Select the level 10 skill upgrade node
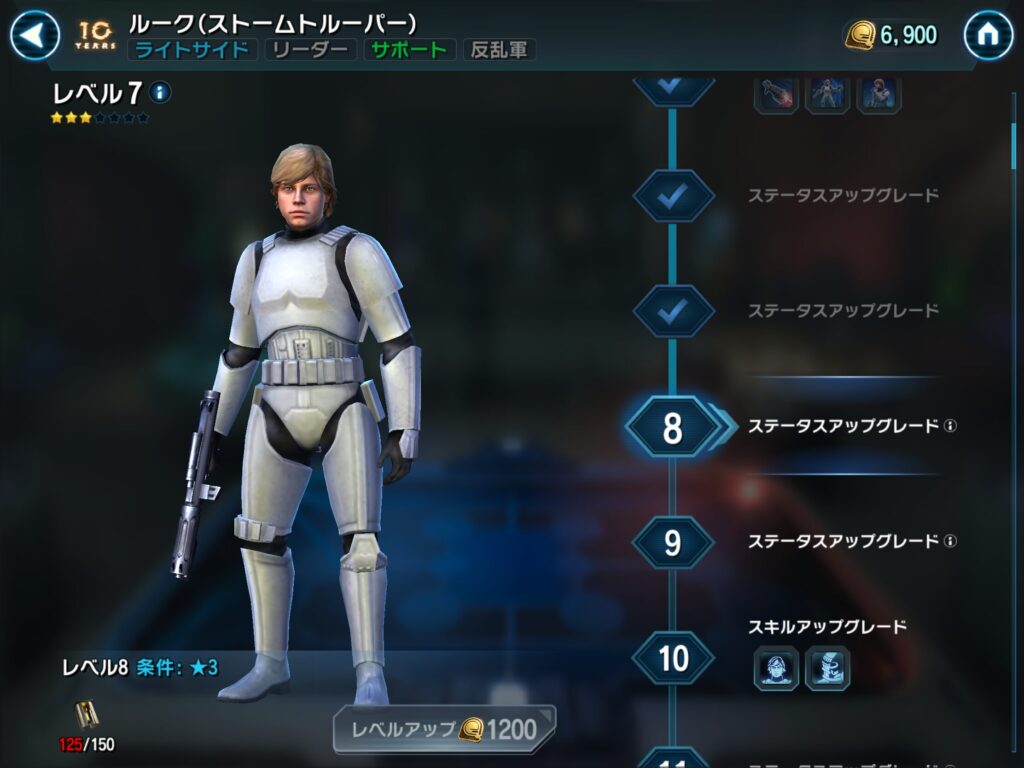This screenshot has height=768, width=1024. click(x=673, y=658)
